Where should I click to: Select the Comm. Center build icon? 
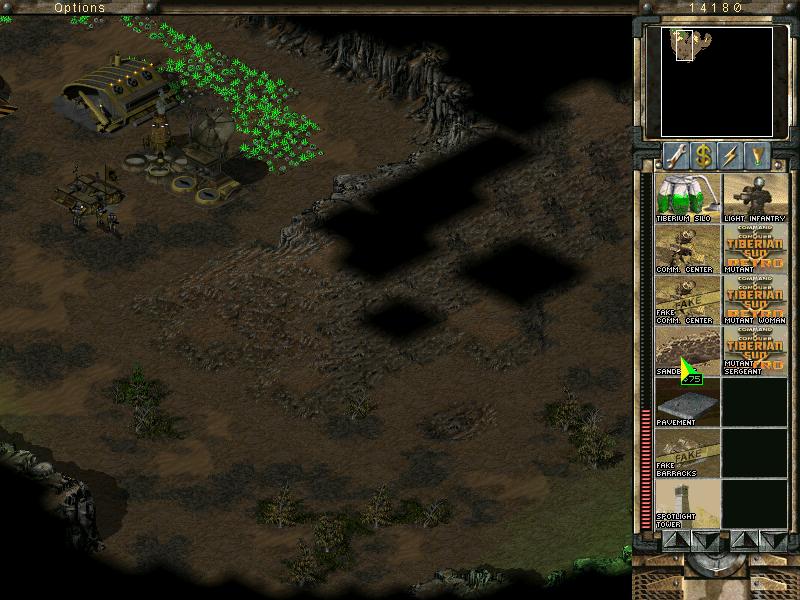(x=687, y=248)
